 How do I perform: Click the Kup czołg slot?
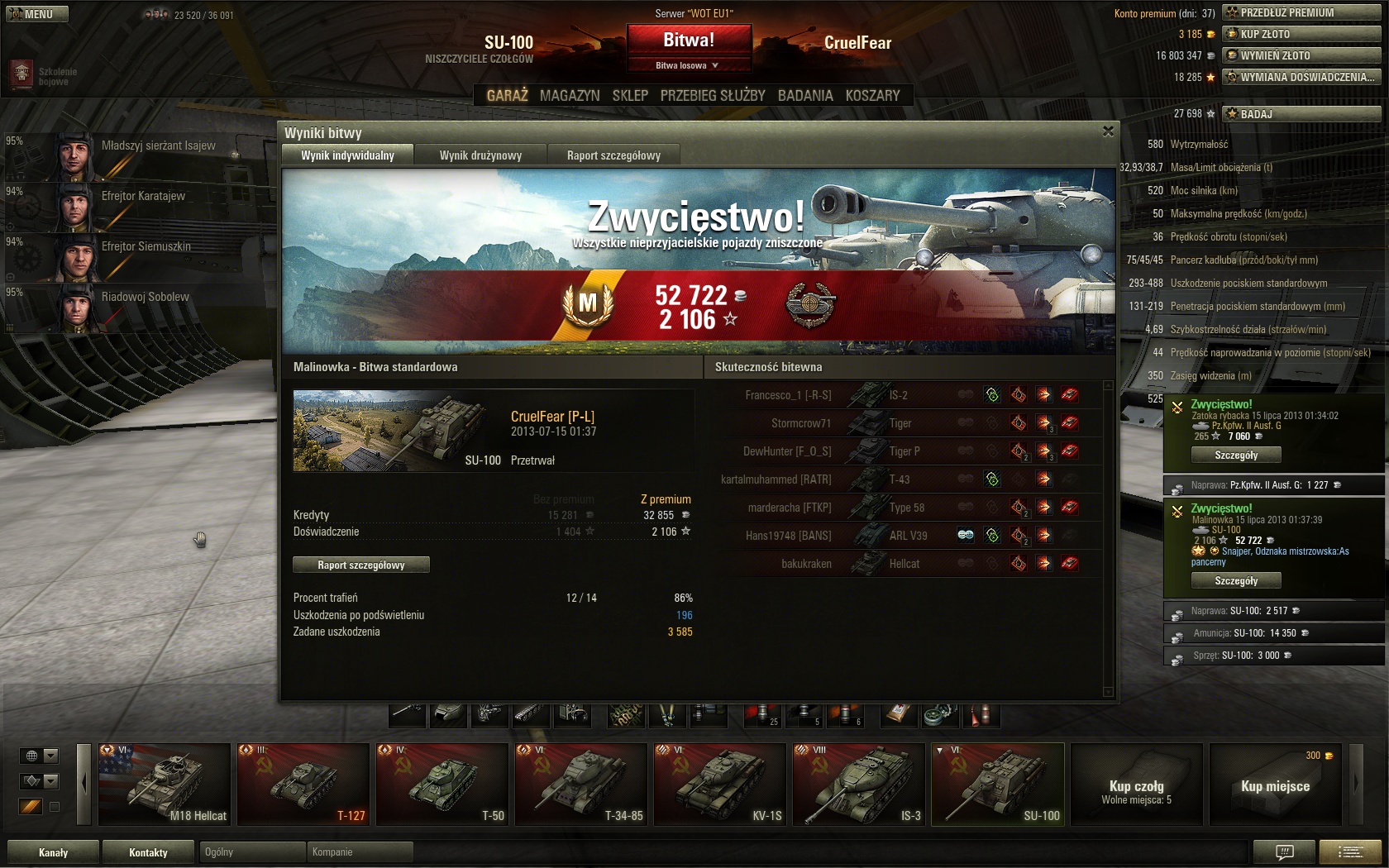tap(1137, 784)
